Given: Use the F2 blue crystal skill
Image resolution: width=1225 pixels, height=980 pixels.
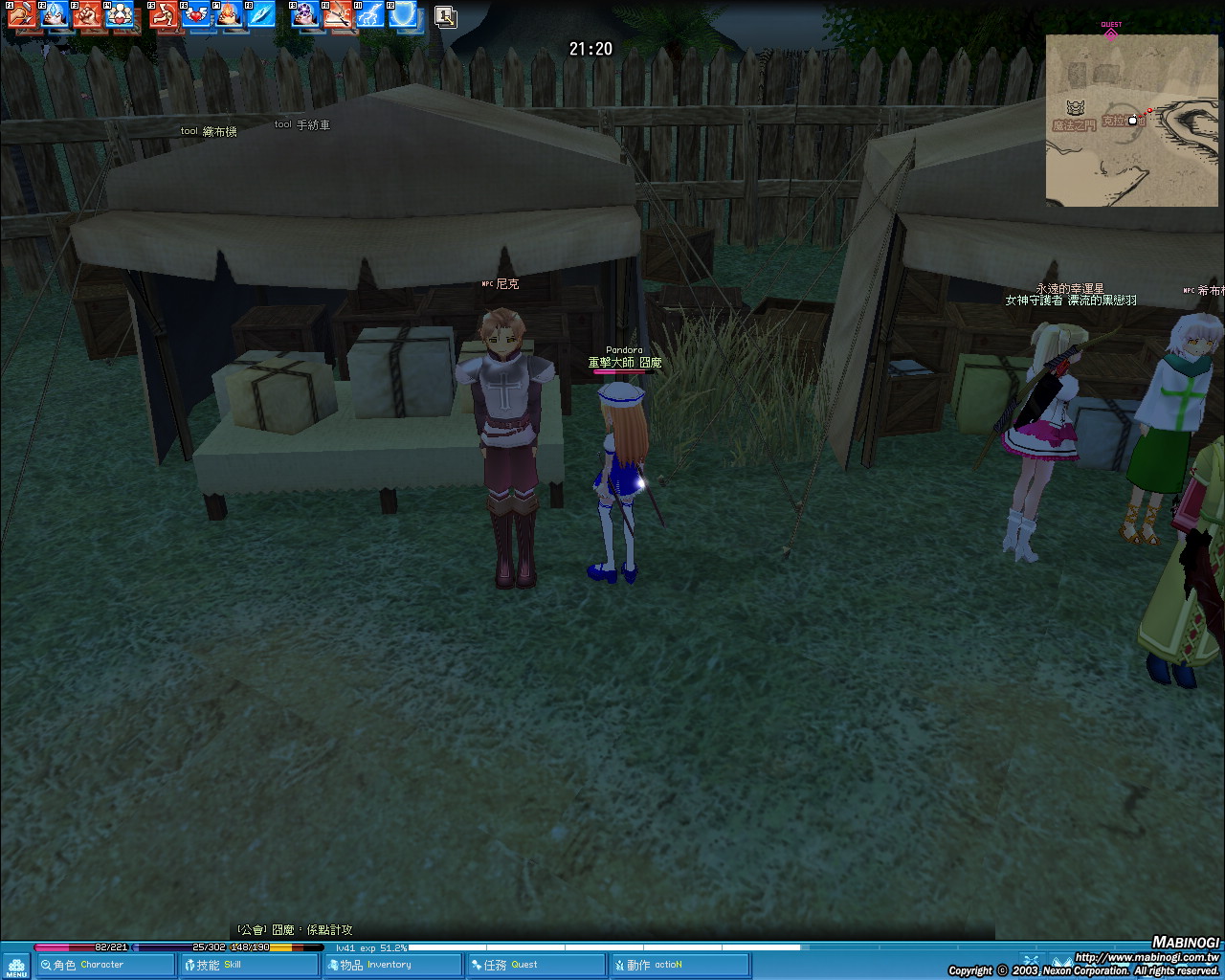Looking at the screenshot, I should click(x=55, y=14).
